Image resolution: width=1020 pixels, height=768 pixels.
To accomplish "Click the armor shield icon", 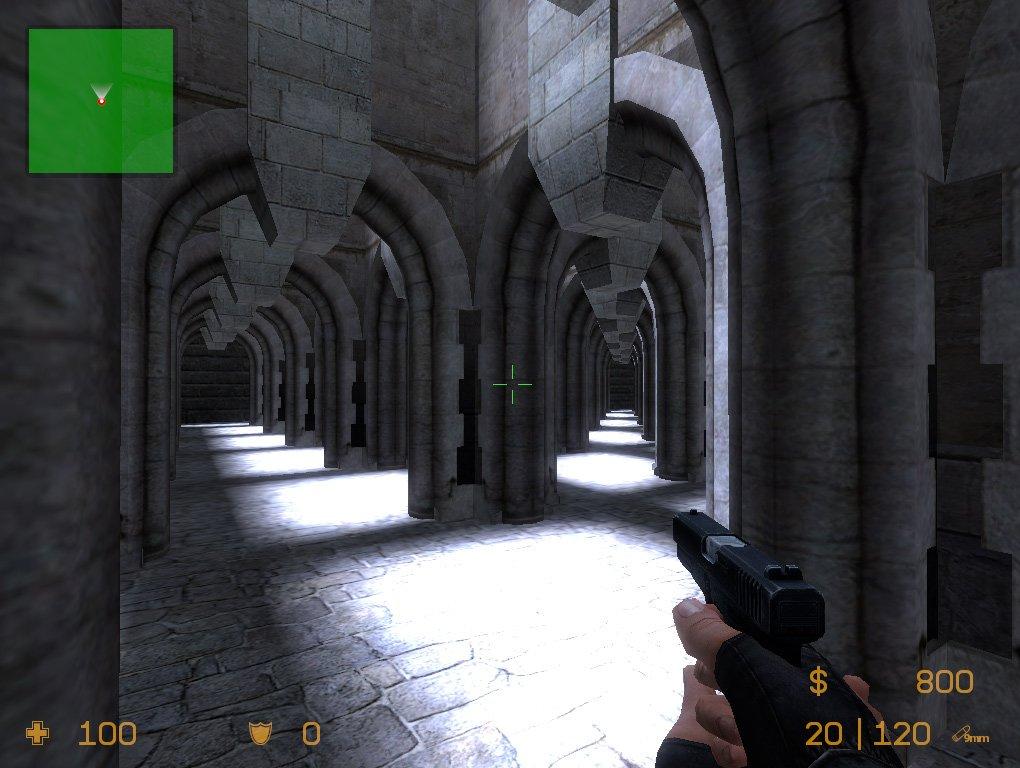I will pyautogui.click(x=261, y=735).
